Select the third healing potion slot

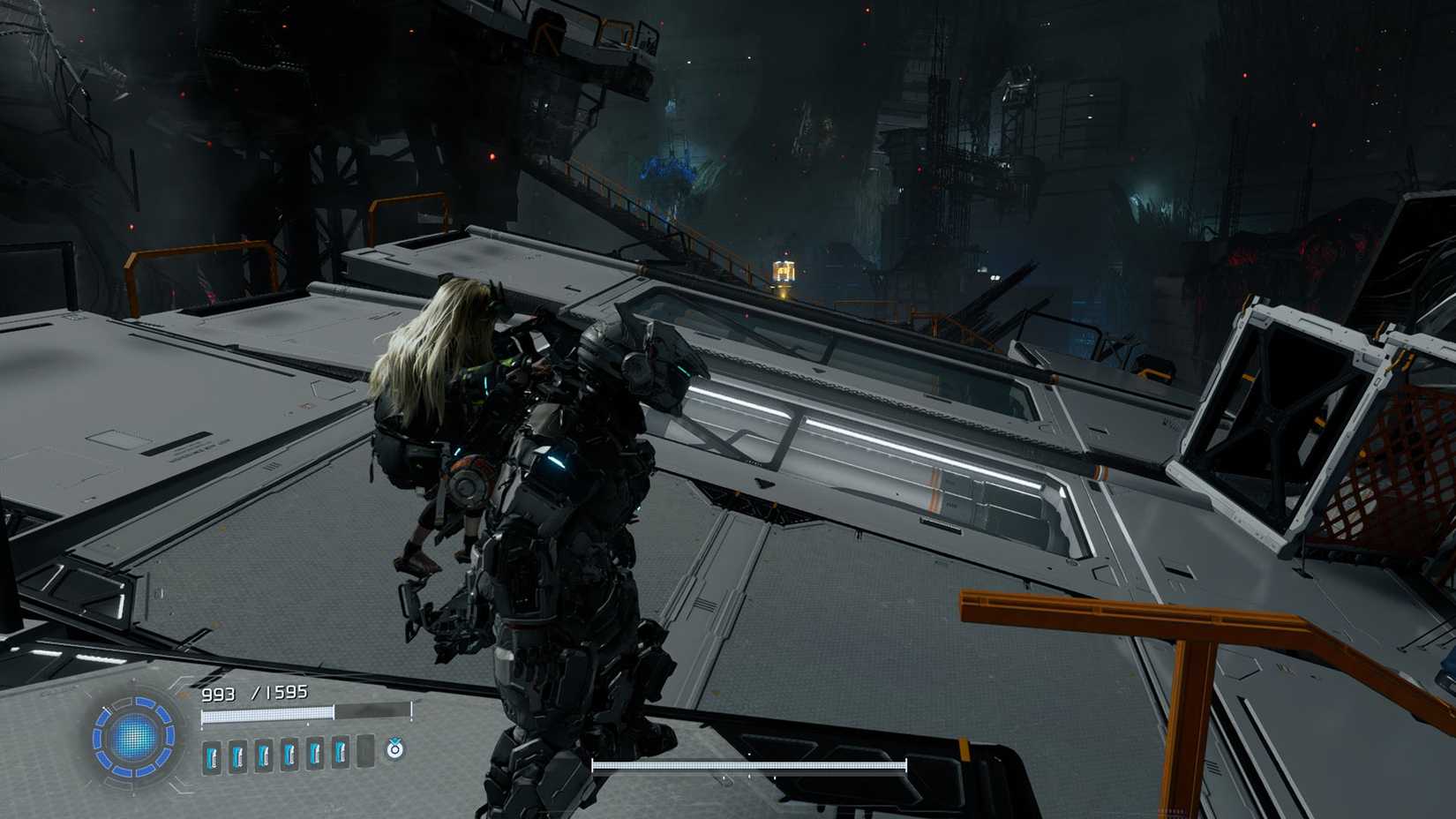pos(264,755)
